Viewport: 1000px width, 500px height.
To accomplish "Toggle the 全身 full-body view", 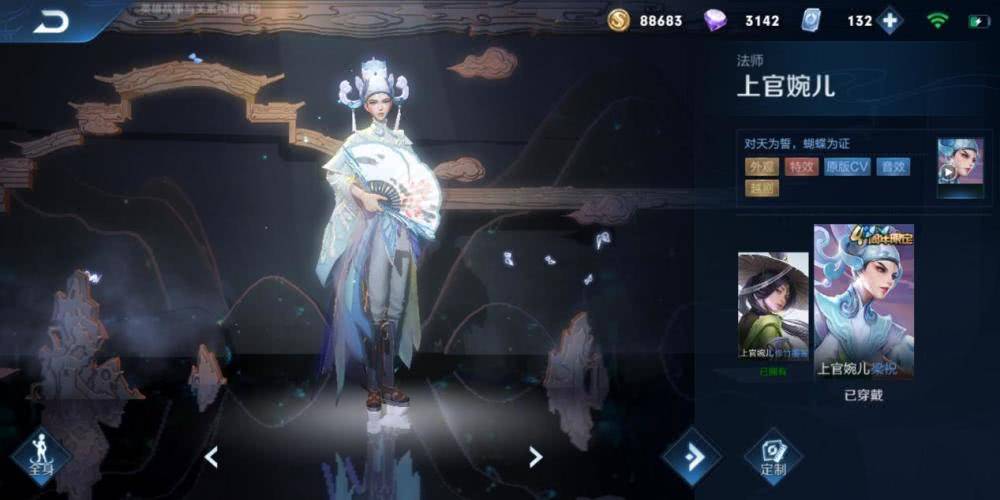I will pos(41,457).
